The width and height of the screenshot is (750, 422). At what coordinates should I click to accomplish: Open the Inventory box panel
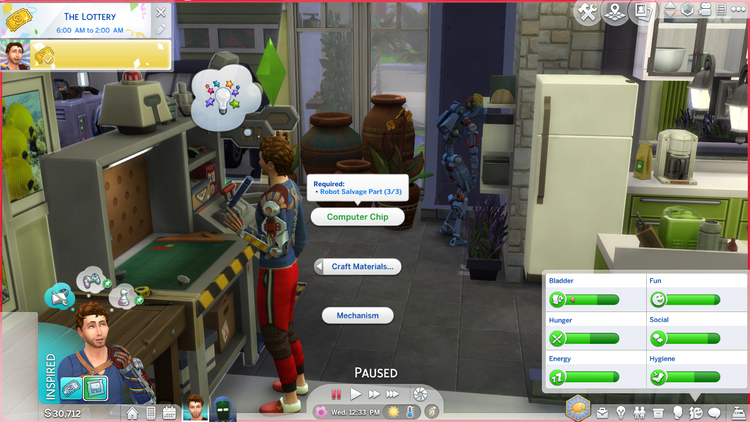[659, 412]
